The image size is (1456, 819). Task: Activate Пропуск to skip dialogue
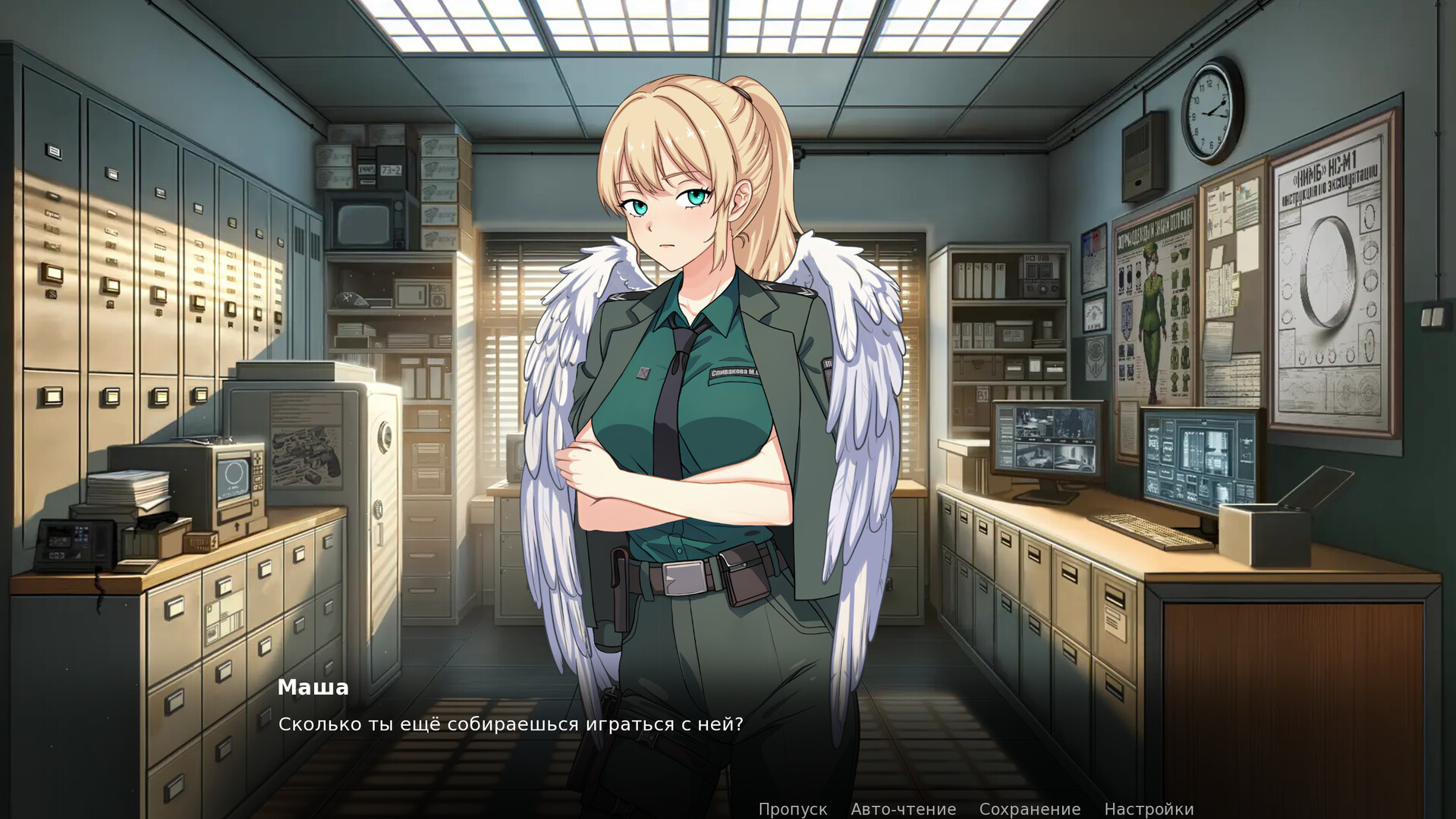click(x=794, y=808)
